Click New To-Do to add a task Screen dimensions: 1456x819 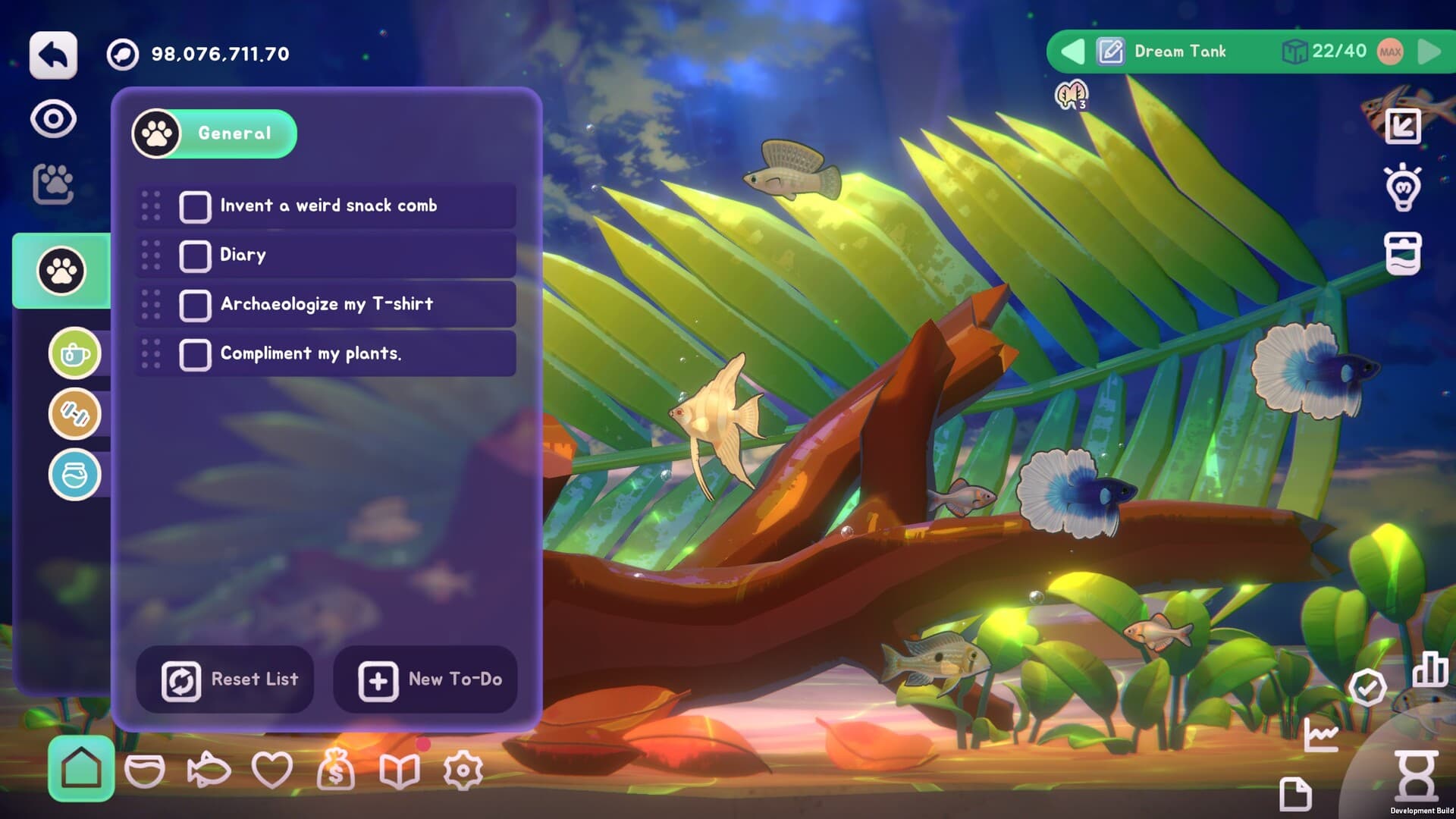[x=425, y=679]
